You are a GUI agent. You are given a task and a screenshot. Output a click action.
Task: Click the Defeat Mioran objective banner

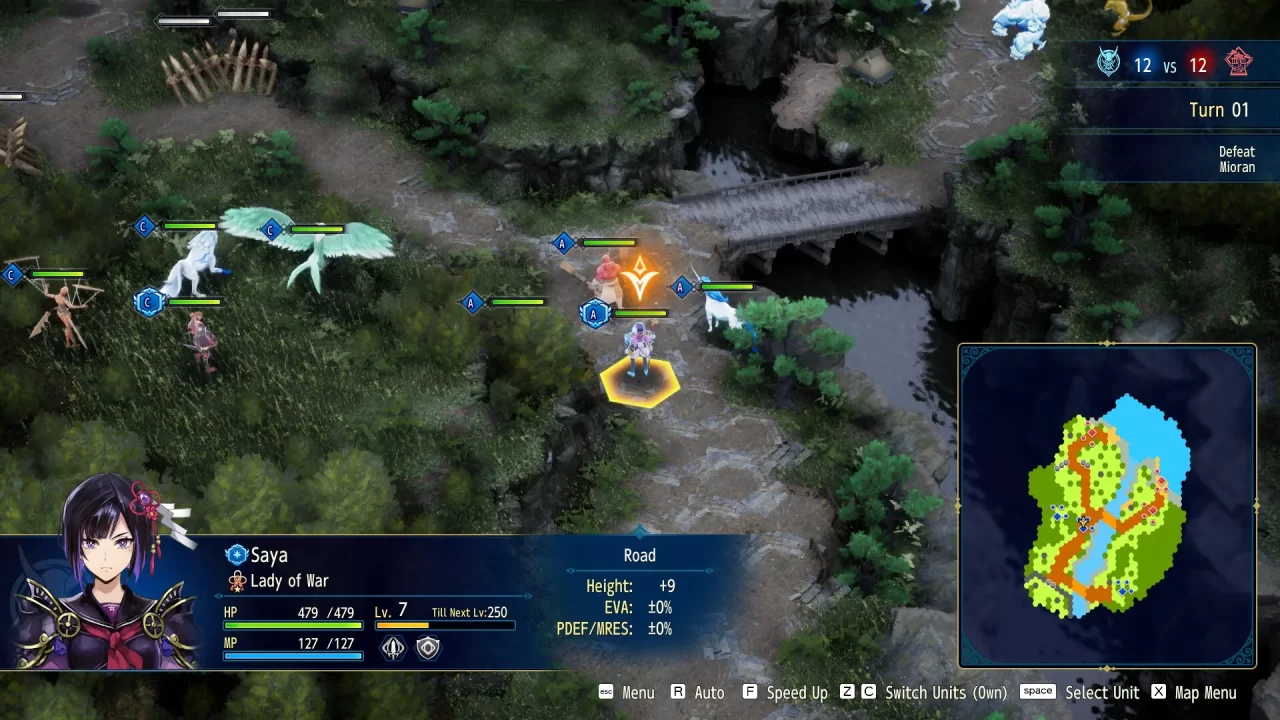[1236, 158]
